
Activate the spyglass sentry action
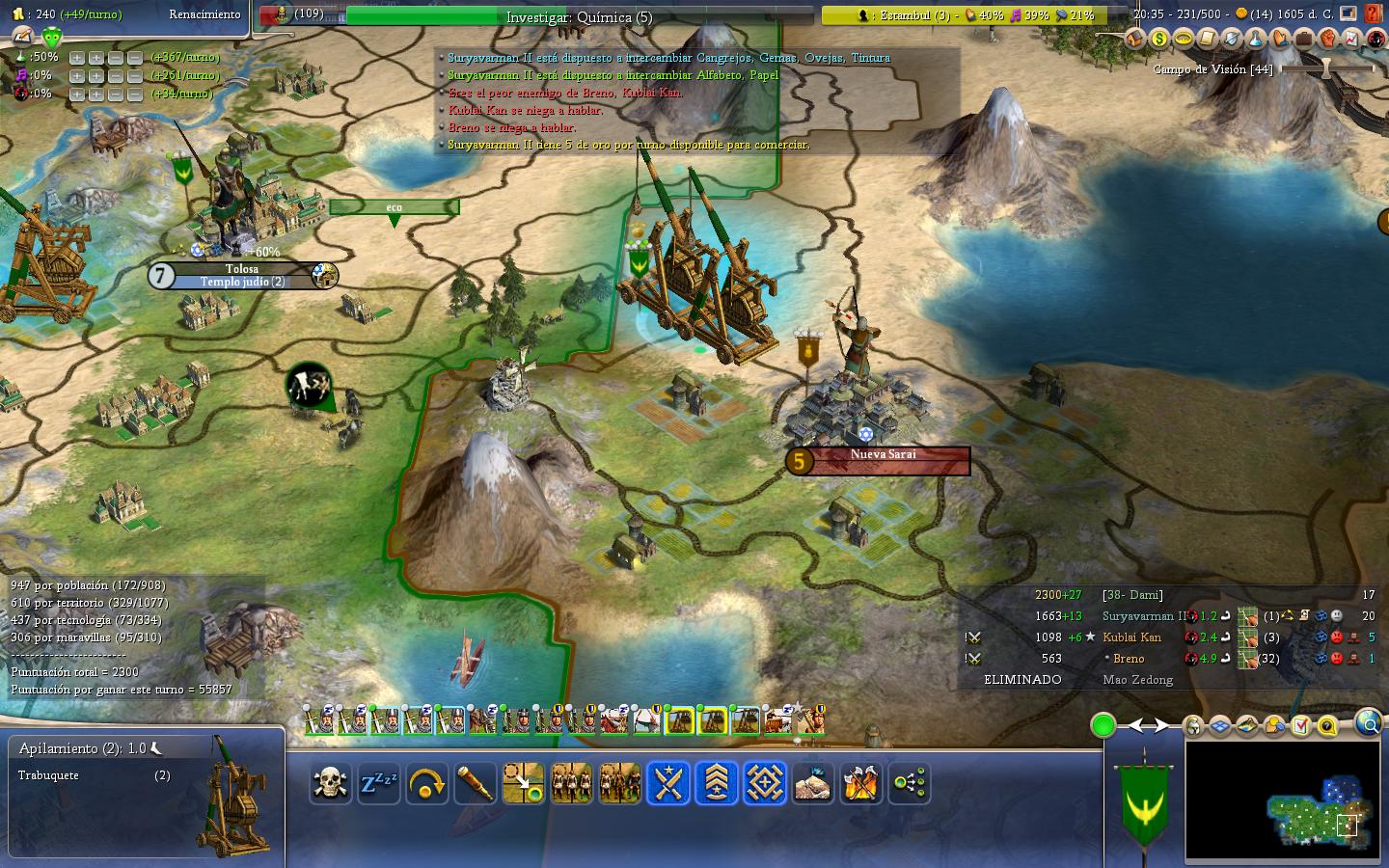point(475,783)
